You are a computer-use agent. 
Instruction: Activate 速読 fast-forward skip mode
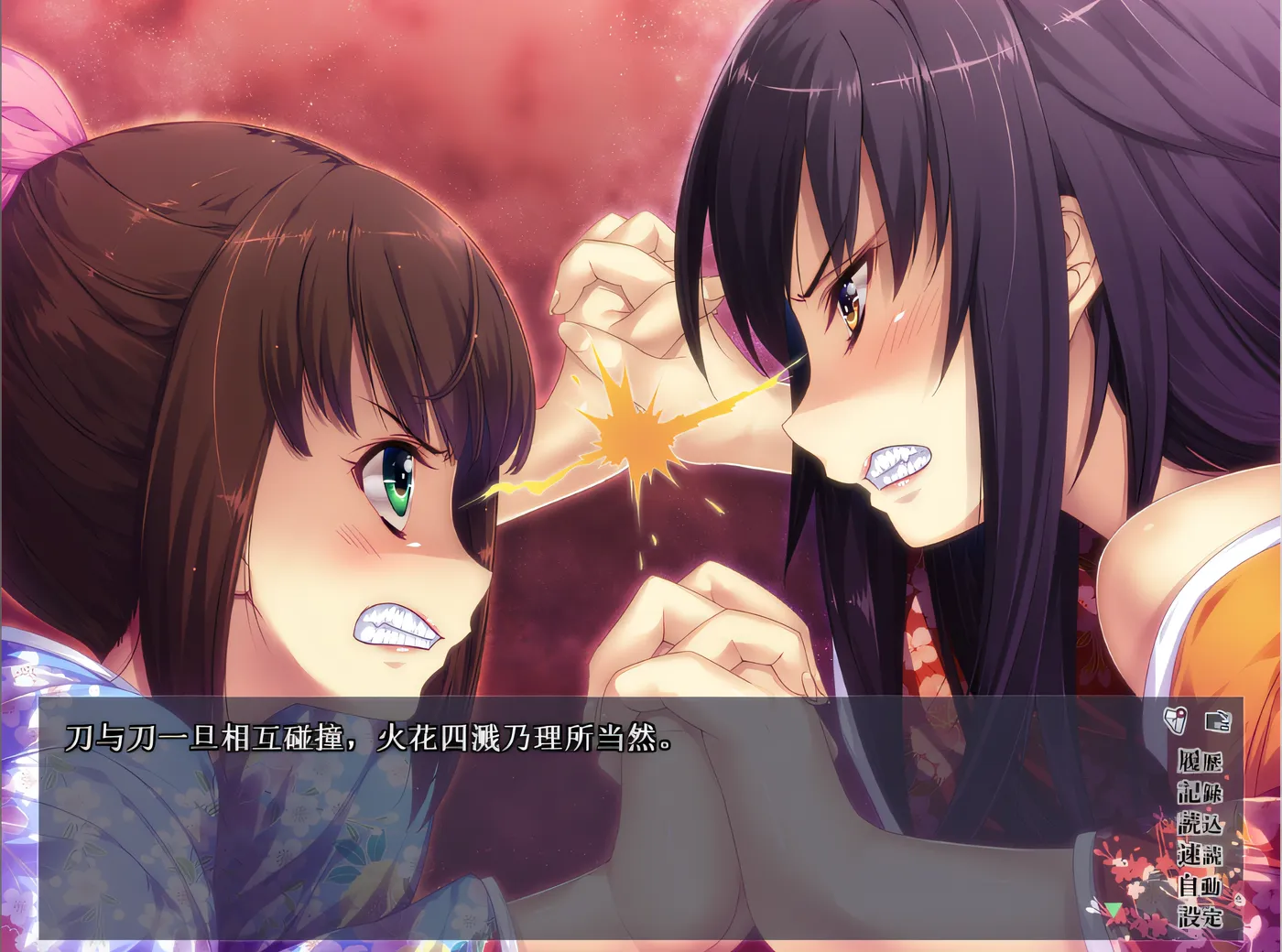pos(1200,854)
